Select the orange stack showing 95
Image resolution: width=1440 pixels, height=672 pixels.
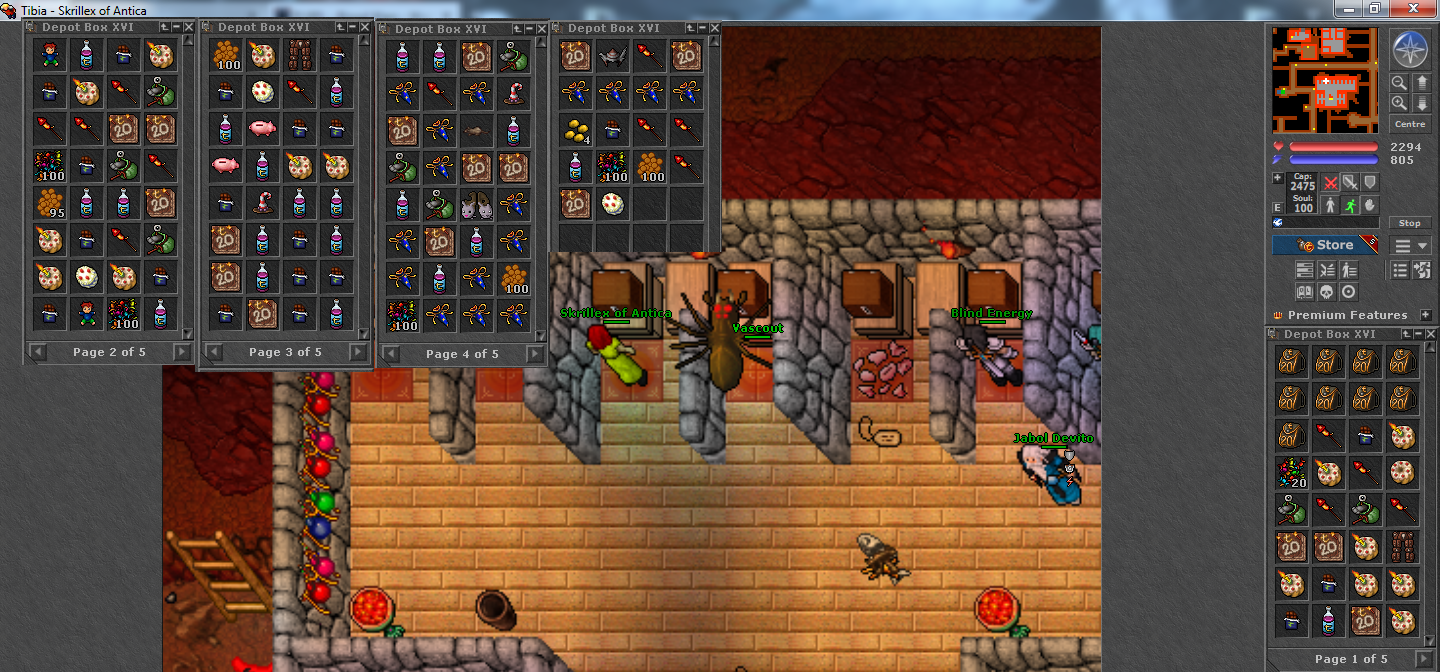[49, 203]
